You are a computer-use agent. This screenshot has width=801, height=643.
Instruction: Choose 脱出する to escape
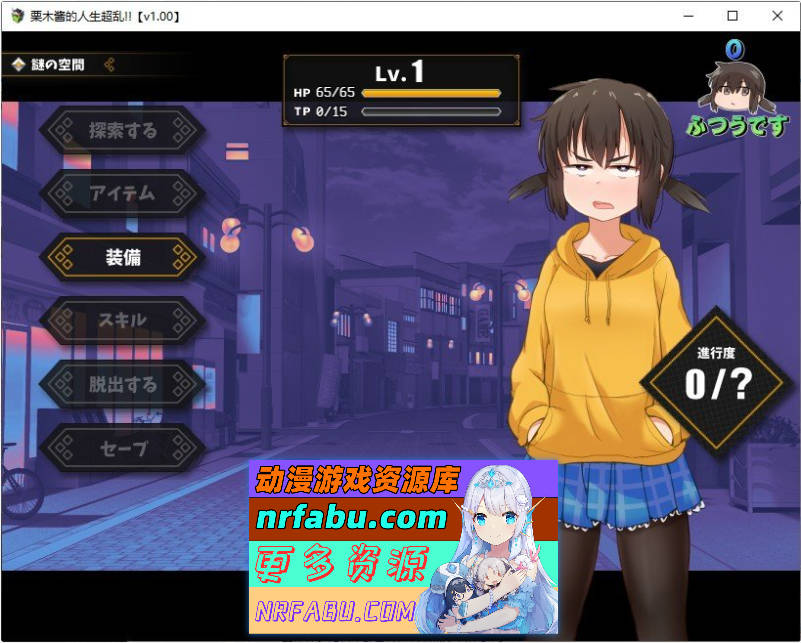pyautogui.click(x=122, y=384)
